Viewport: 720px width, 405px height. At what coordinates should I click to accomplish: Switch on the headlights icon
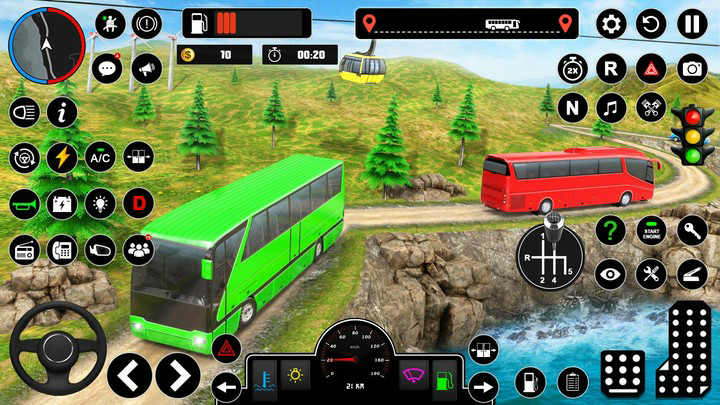click(x=24, y=112)
